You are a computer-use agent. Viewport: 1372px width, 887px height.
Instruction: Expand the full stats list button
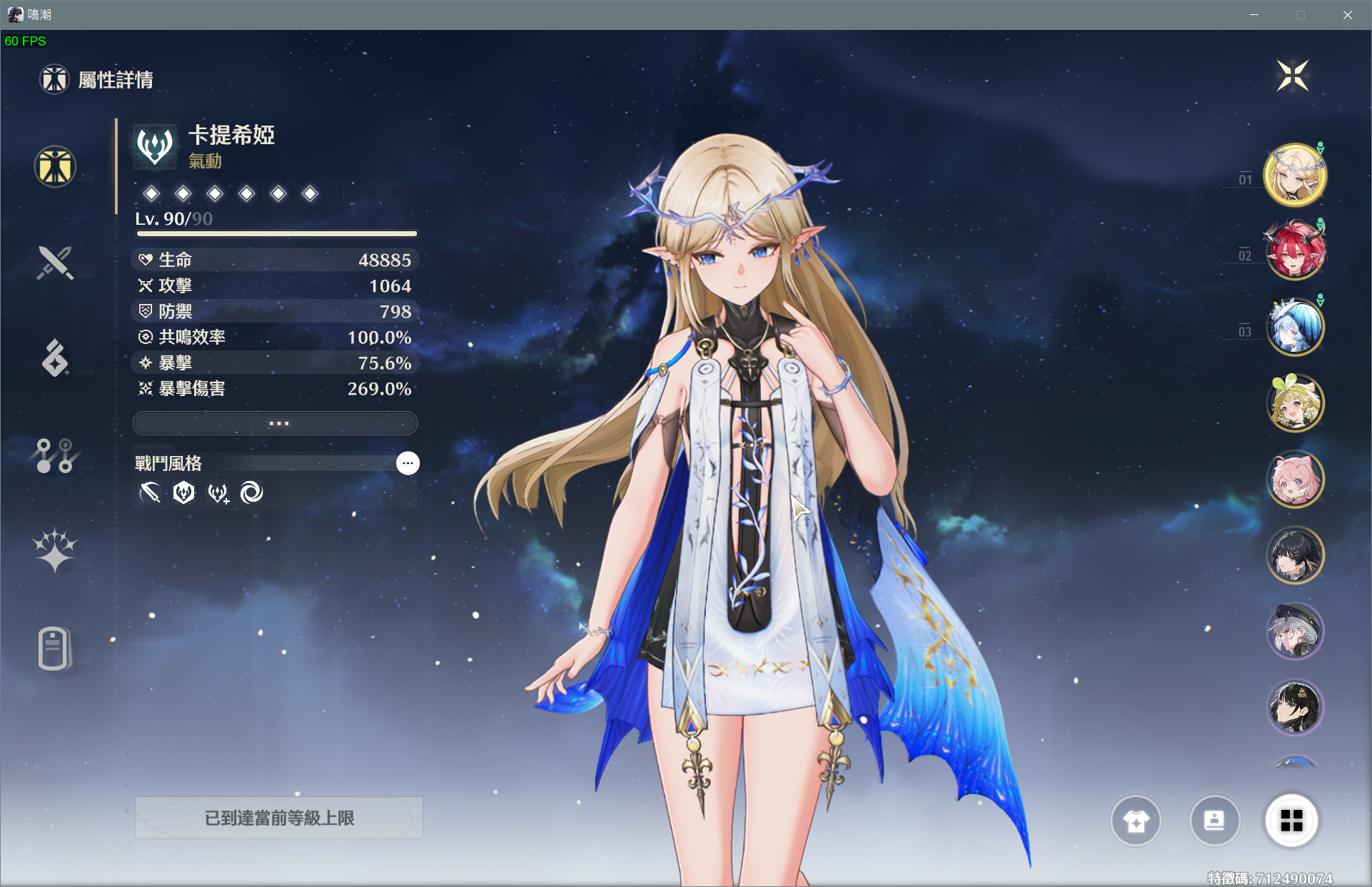[276, 423]
